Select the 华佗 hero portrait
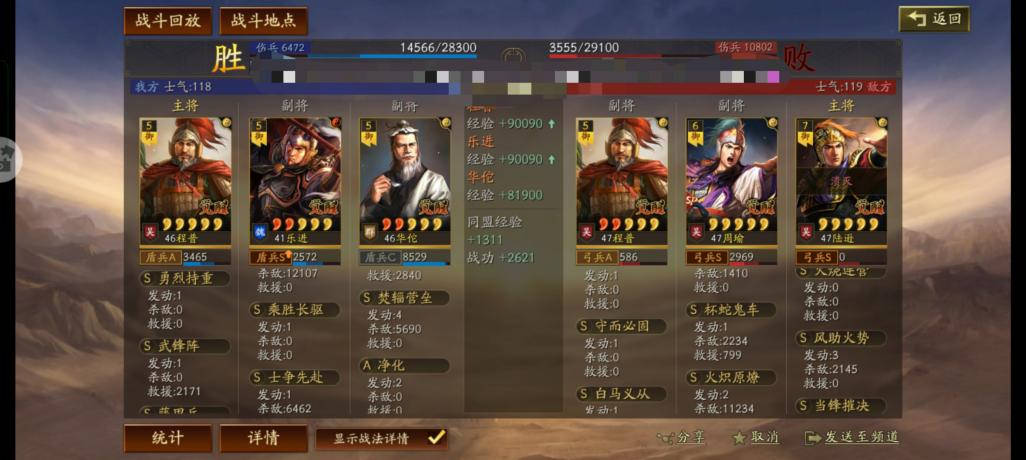This screenshot has height=460, width=1026. point(405,175)
